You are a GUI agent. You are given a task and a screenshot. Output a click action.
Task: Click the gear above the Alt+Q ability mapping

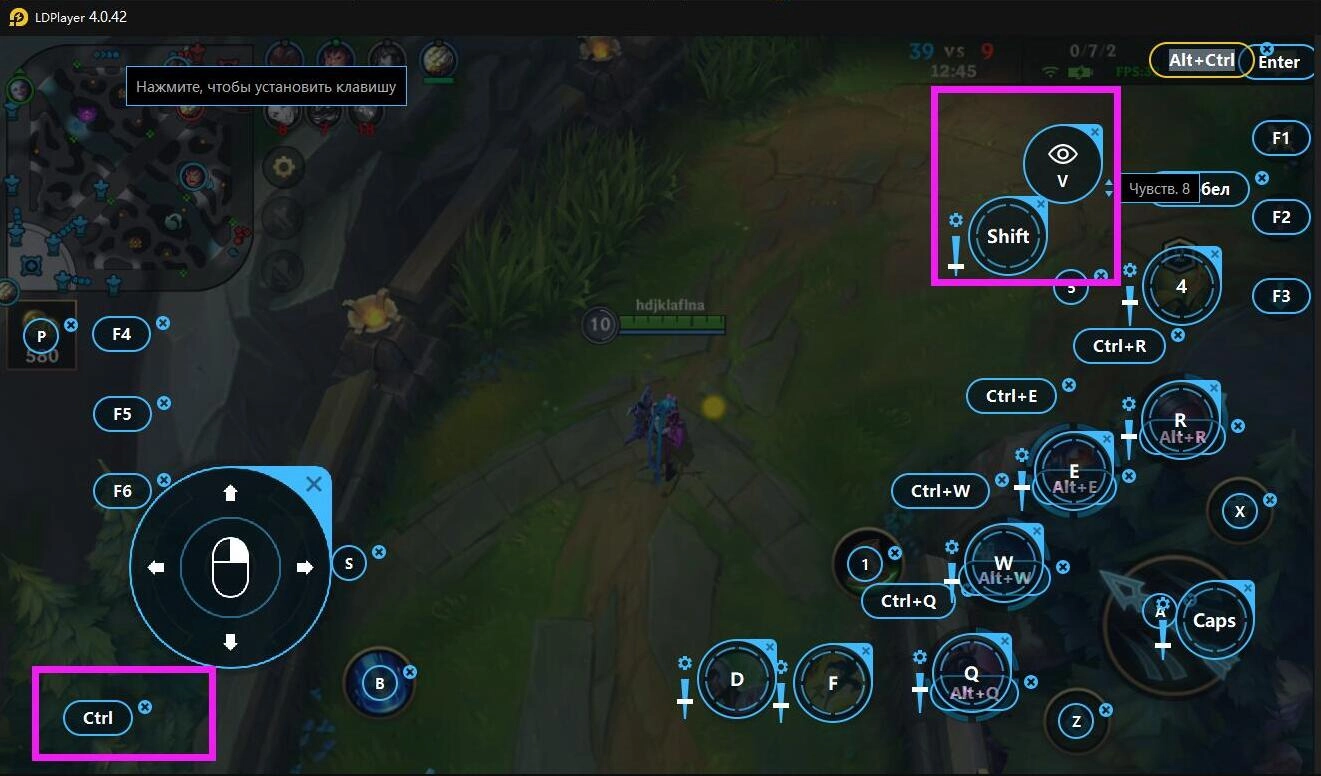(x=919, y=657)
